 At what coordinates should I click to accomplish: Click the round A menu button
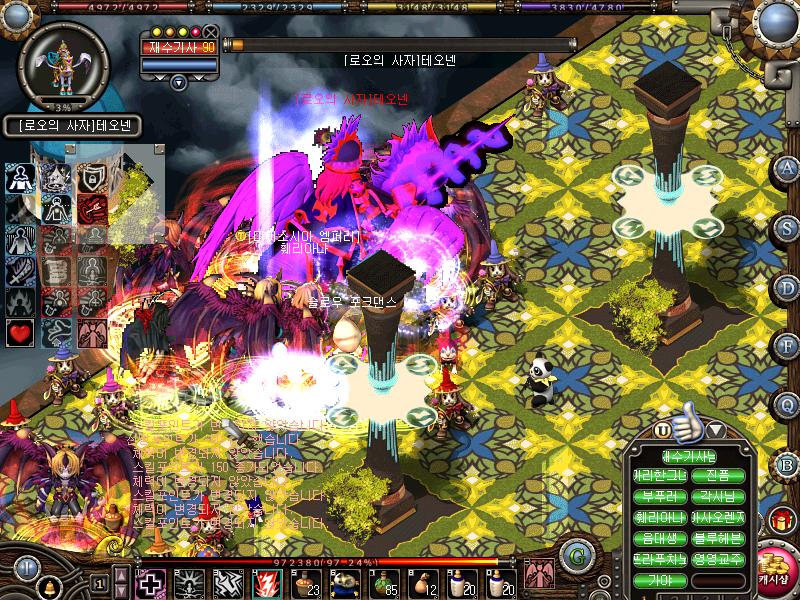click(x=786, y=167)
